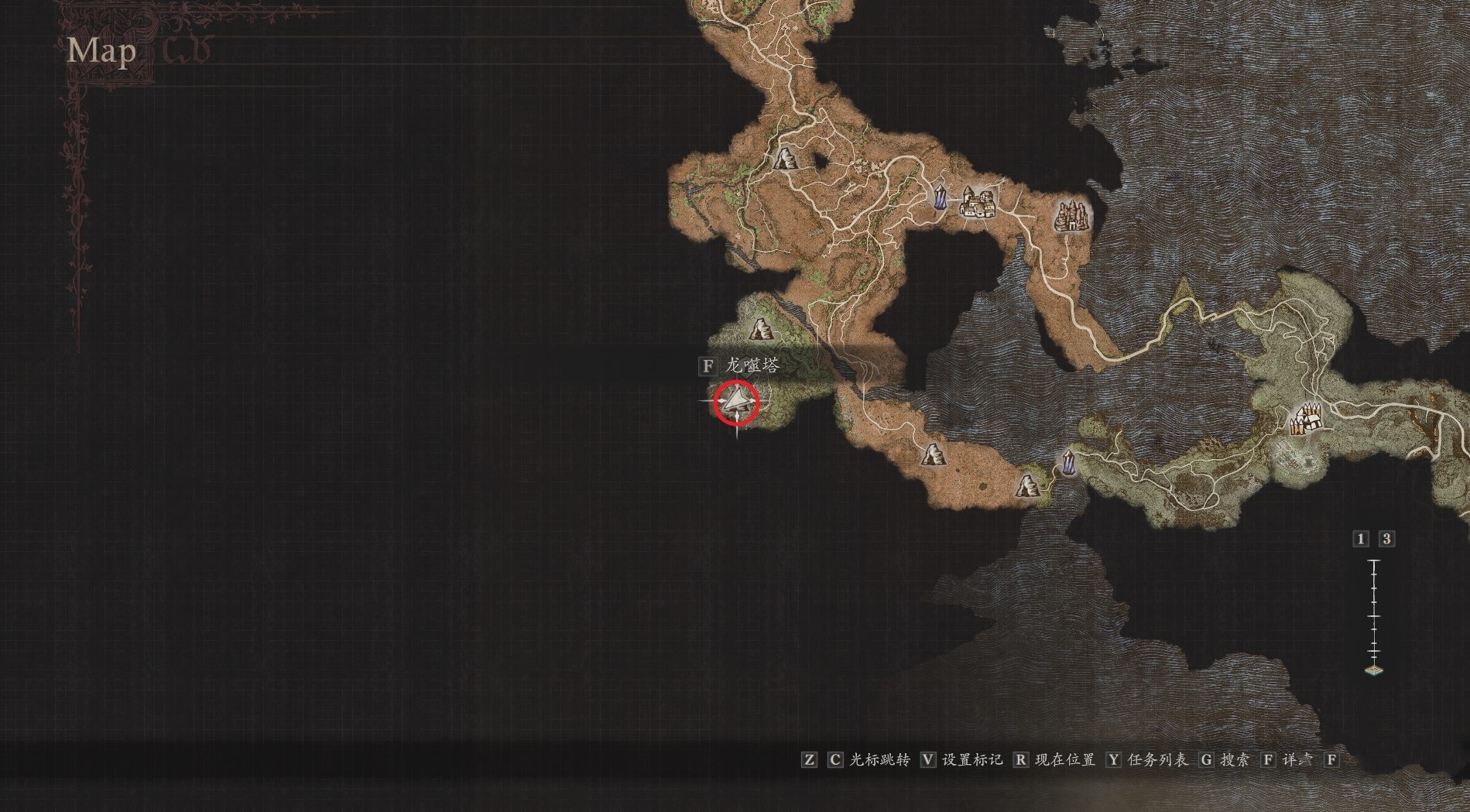This screenshot has width=1470, height=812.
Task: Select the red-circled 龙噬塔 tower marker
Action: click(735, 403)
